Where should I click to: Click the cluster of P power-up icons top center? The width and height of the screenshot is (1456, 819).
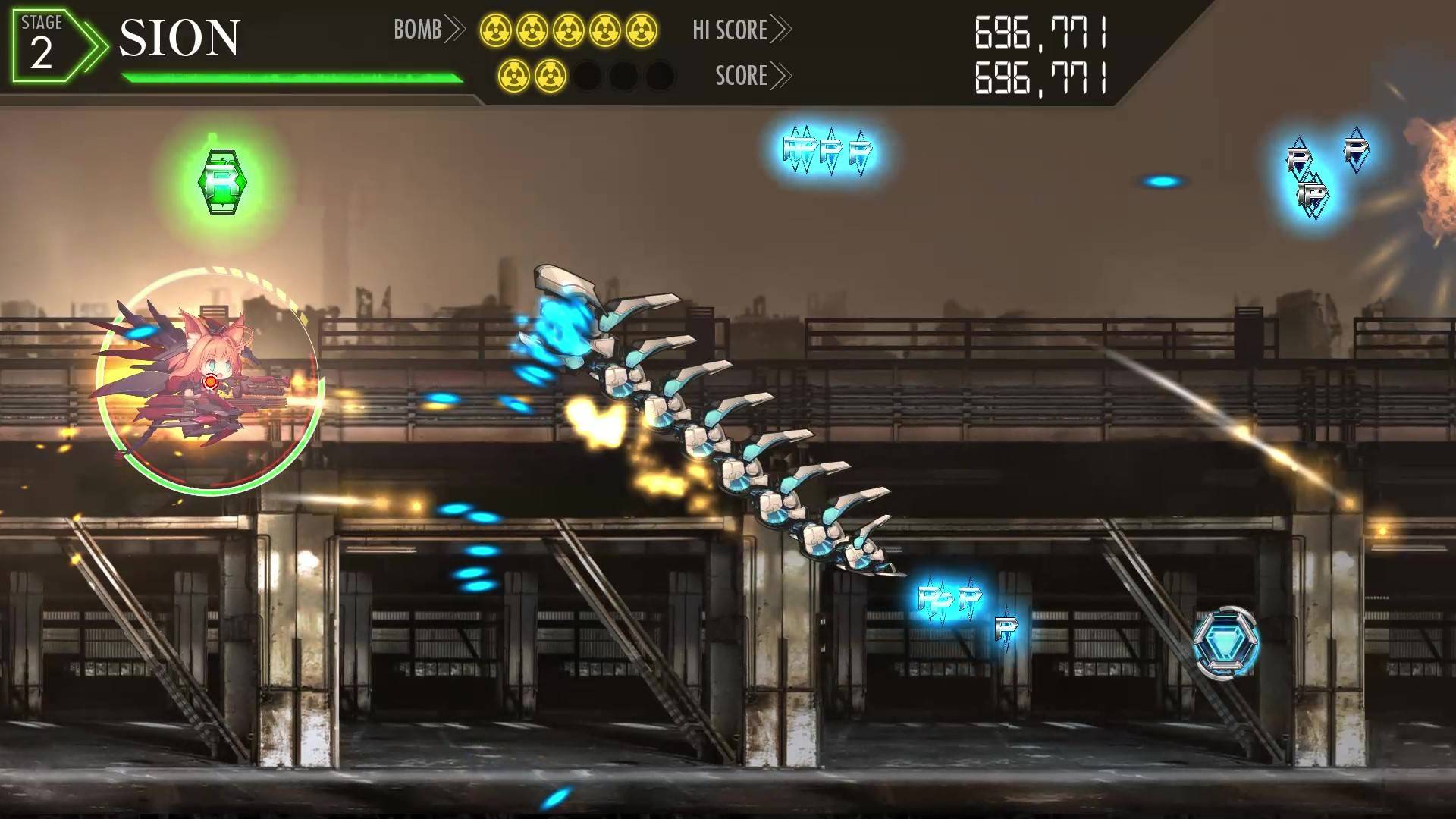(828, 150)
